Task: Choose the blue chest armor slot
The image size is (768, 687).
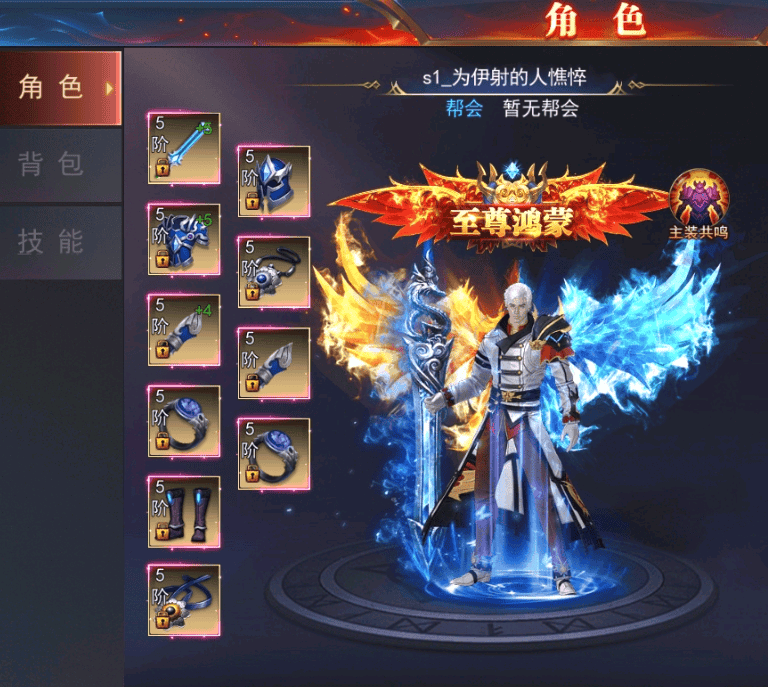Action: 184,239
